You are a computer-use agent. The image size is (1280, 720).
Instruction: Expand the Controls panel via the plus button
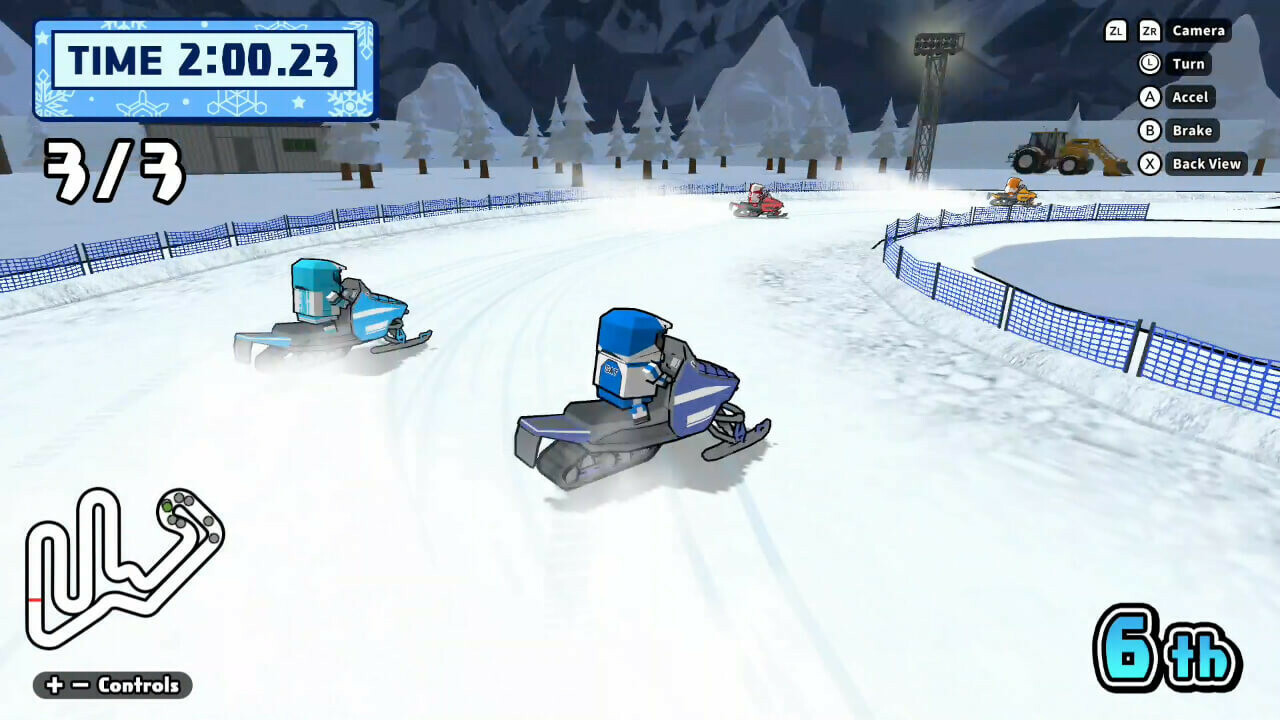coord(53,685)
